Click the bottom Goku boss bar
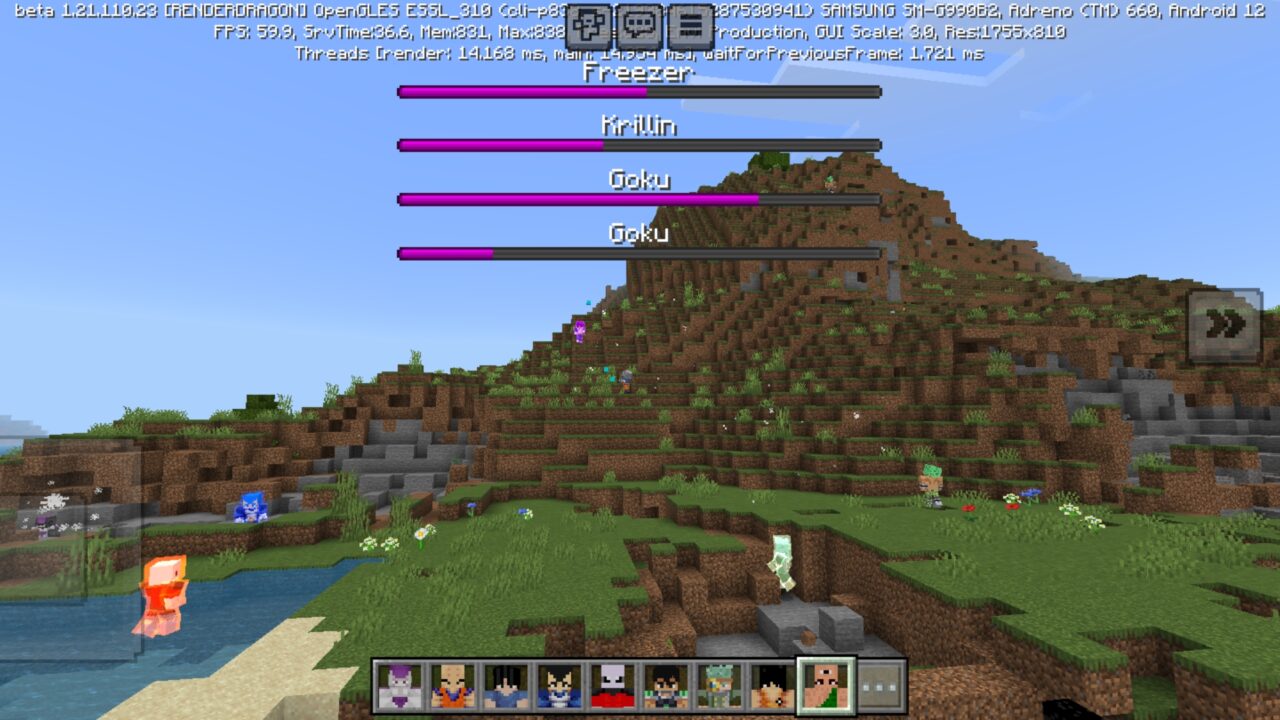1280x720 pixels. 638,253
